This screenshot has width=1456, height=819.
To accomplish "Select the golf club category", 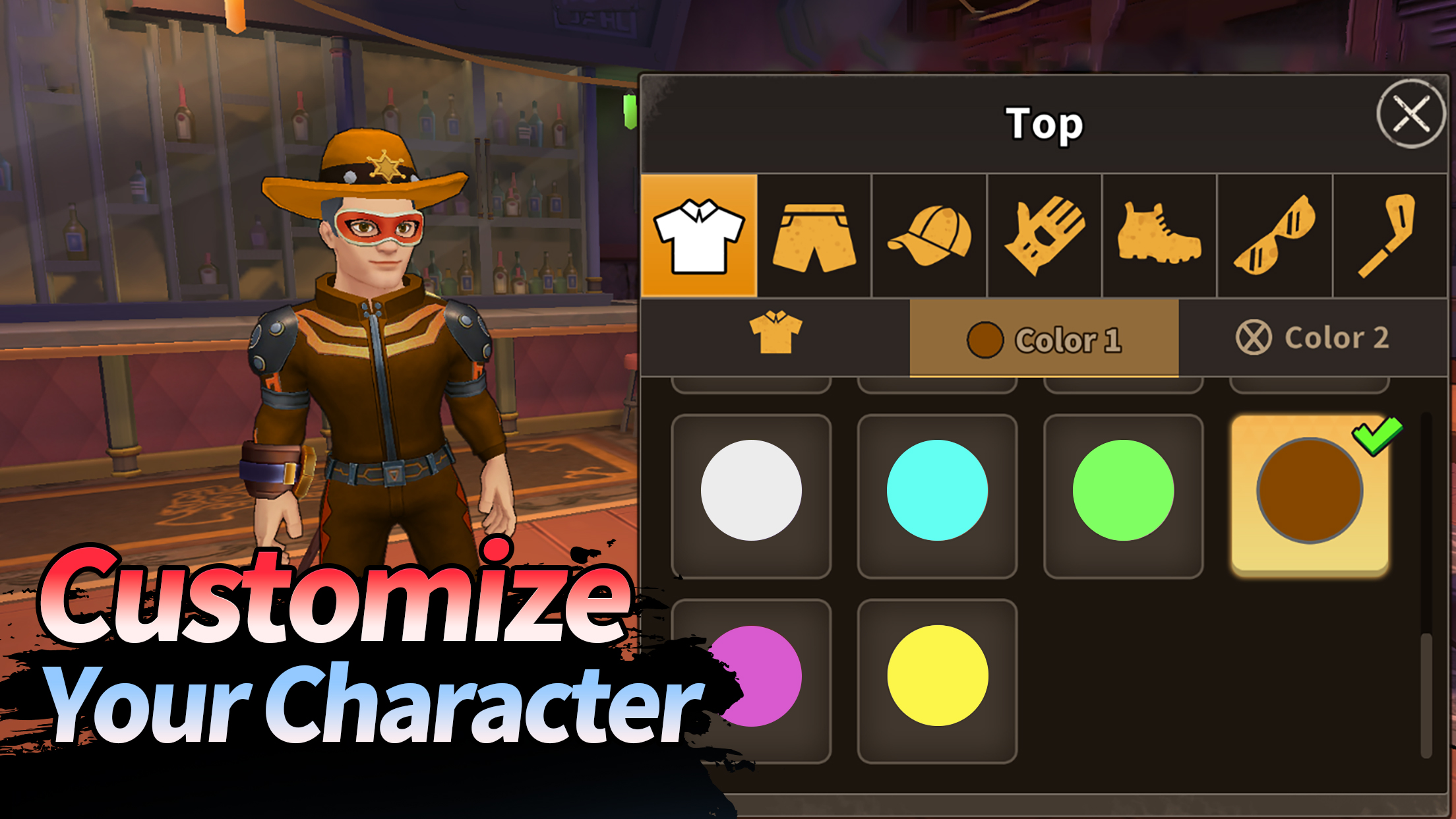I will click(1389, 236).
